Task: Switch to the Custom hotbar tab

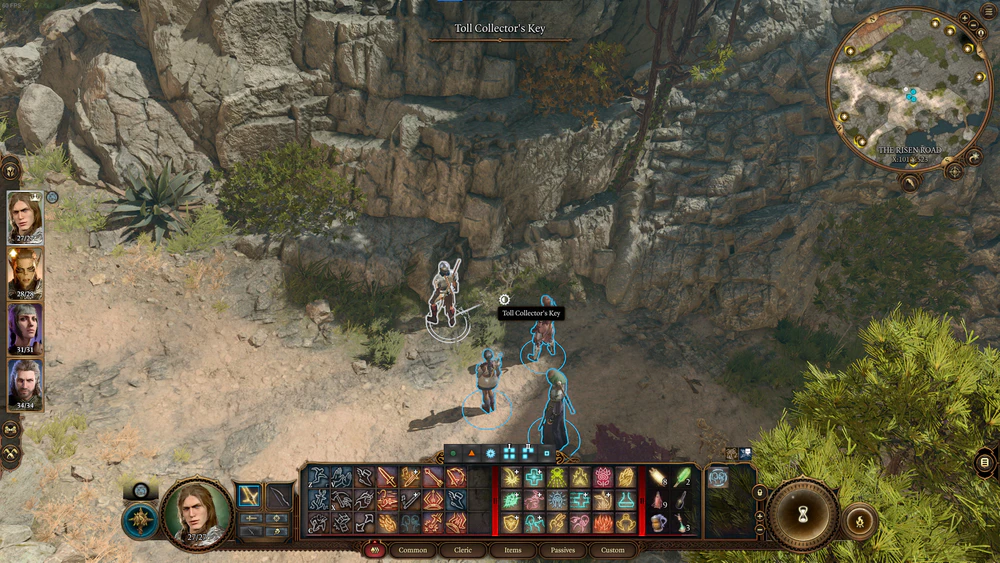Action: [x=613, y=550]
